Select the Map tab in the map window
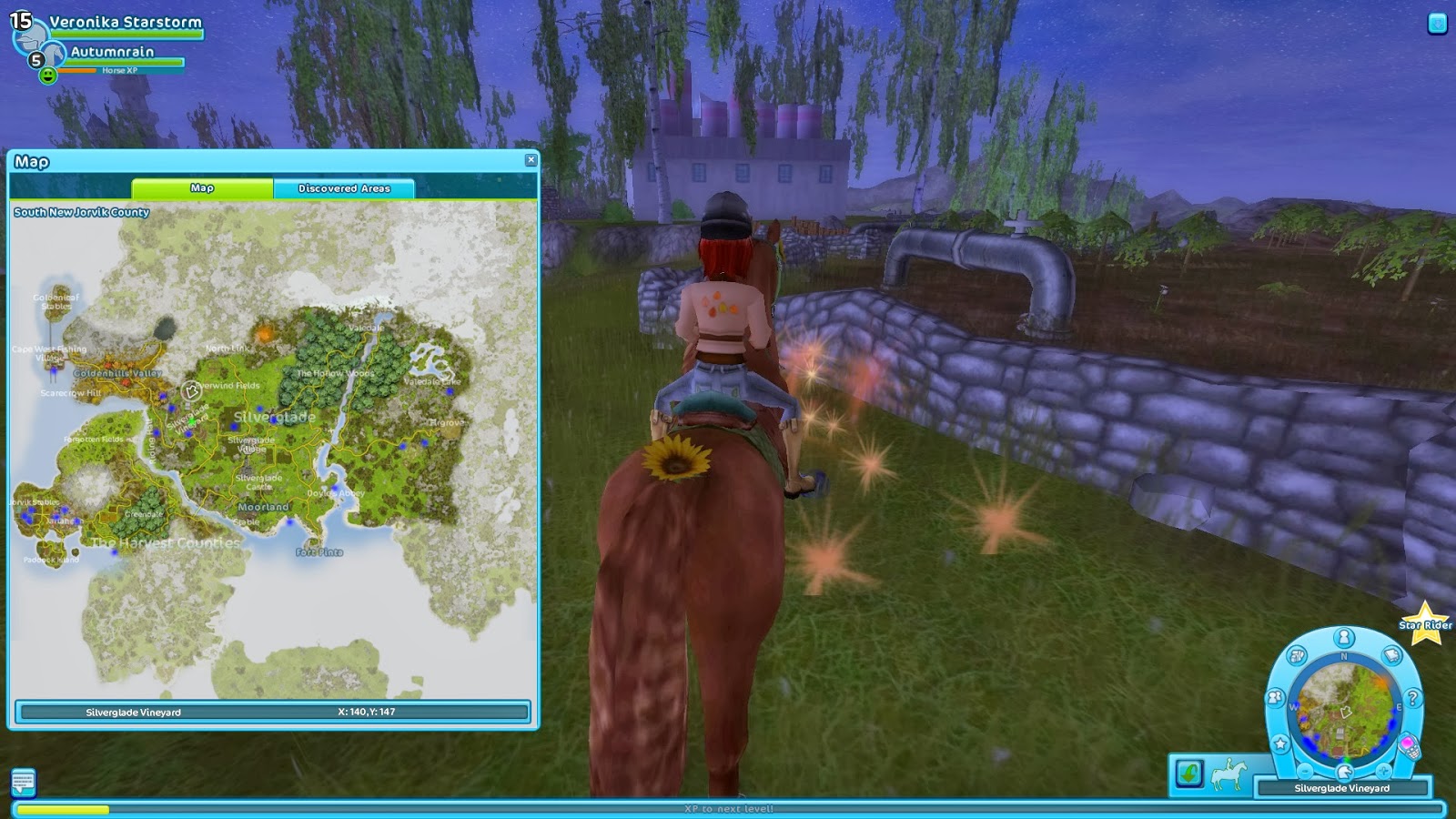 coord(202,188)
